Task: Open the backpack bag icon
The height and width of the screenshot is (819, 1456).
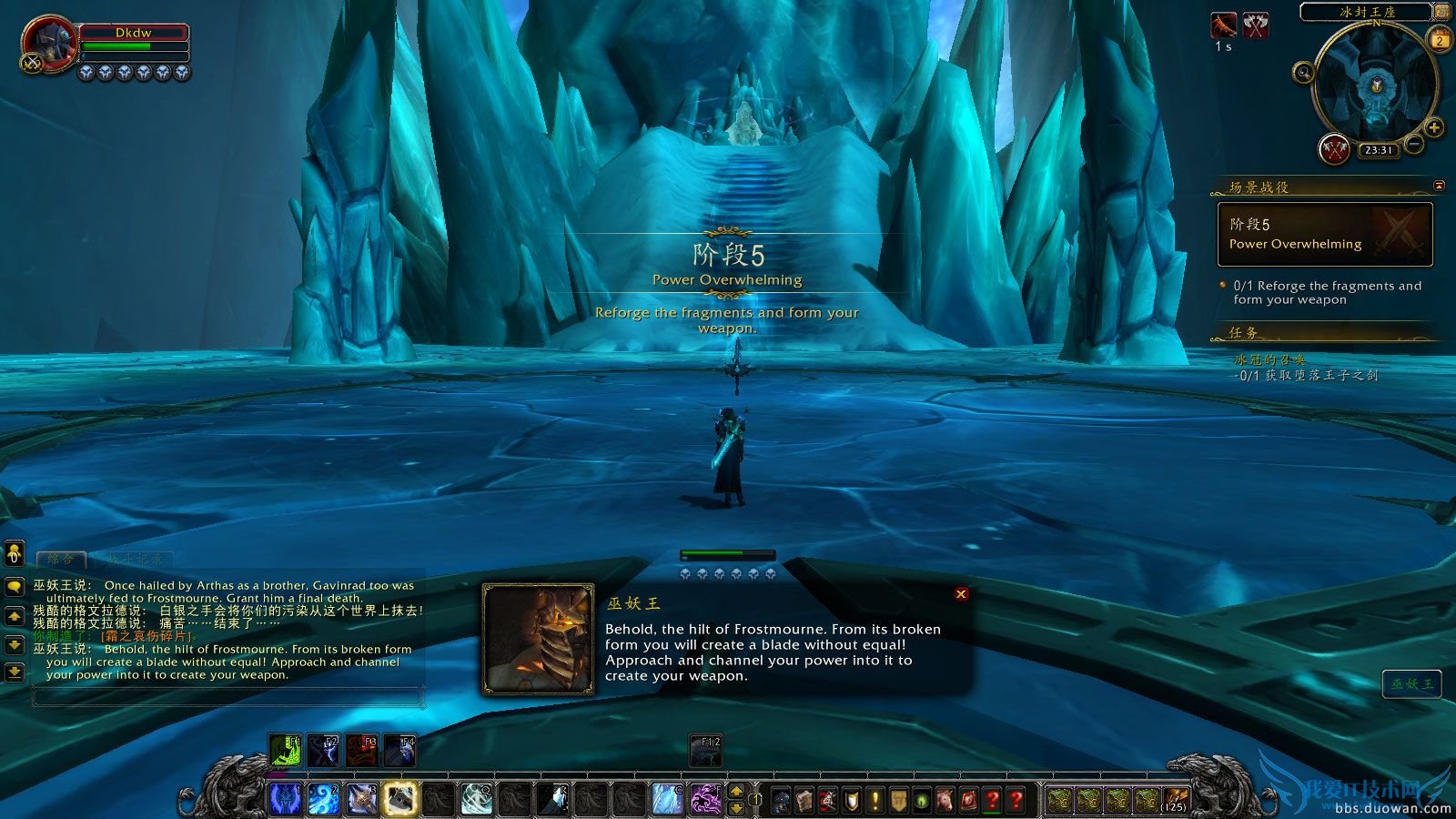Action: pyautogui.click(x=1175, y=801)
